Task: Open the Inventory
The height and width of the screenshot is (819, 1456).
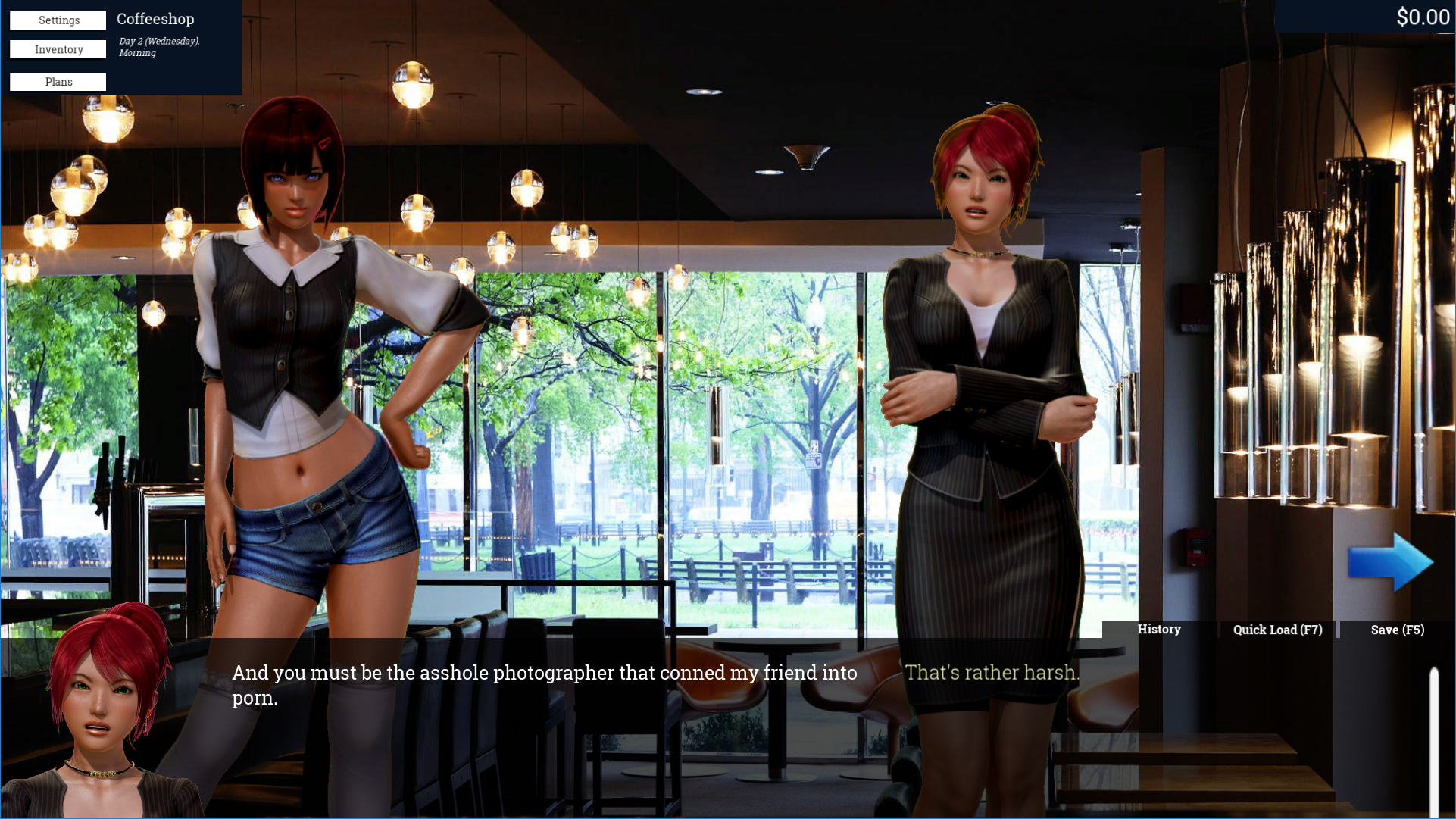Action: [58, 50]
